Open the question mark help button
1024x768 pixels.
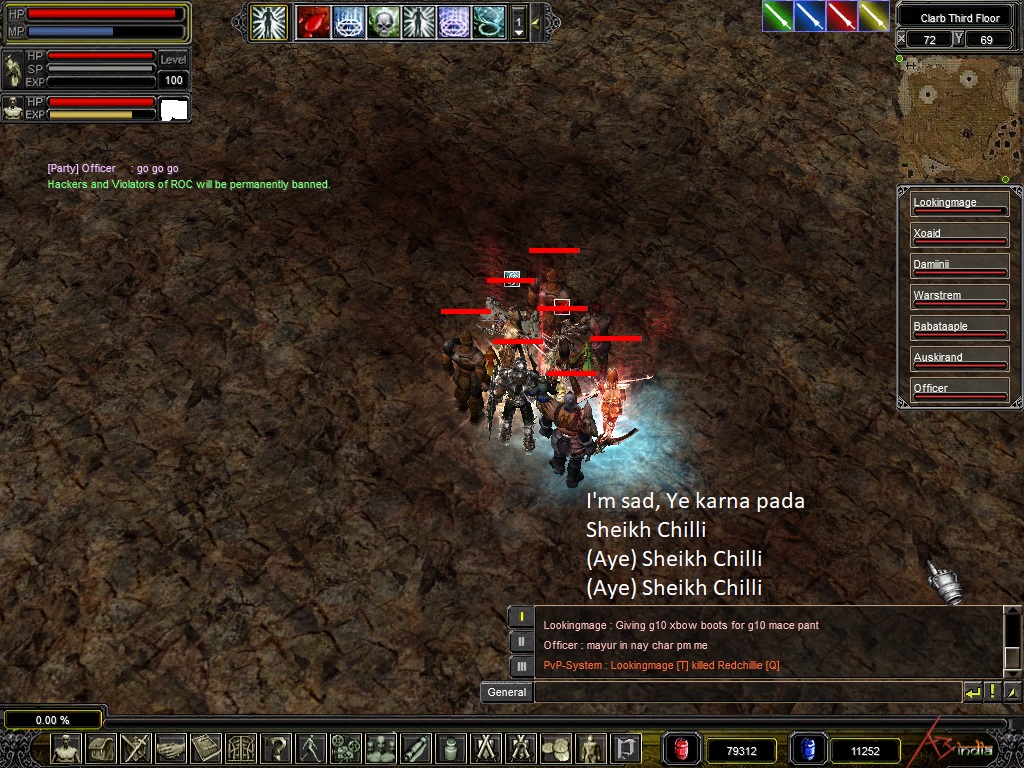click(276, 748)
